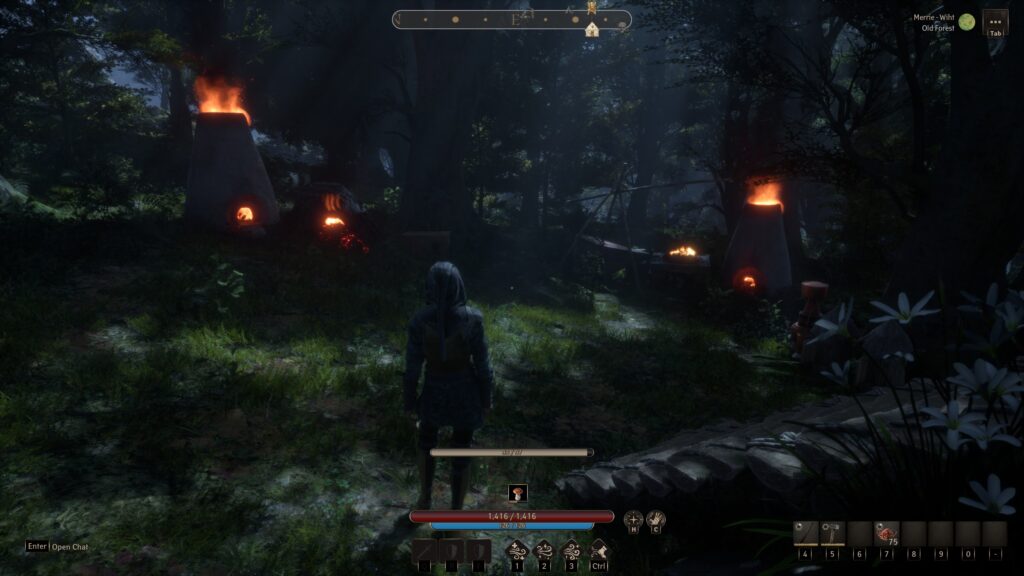The image size is (1024, 576).
Task: Click the compass bar at the top
Action: point(511,19)
